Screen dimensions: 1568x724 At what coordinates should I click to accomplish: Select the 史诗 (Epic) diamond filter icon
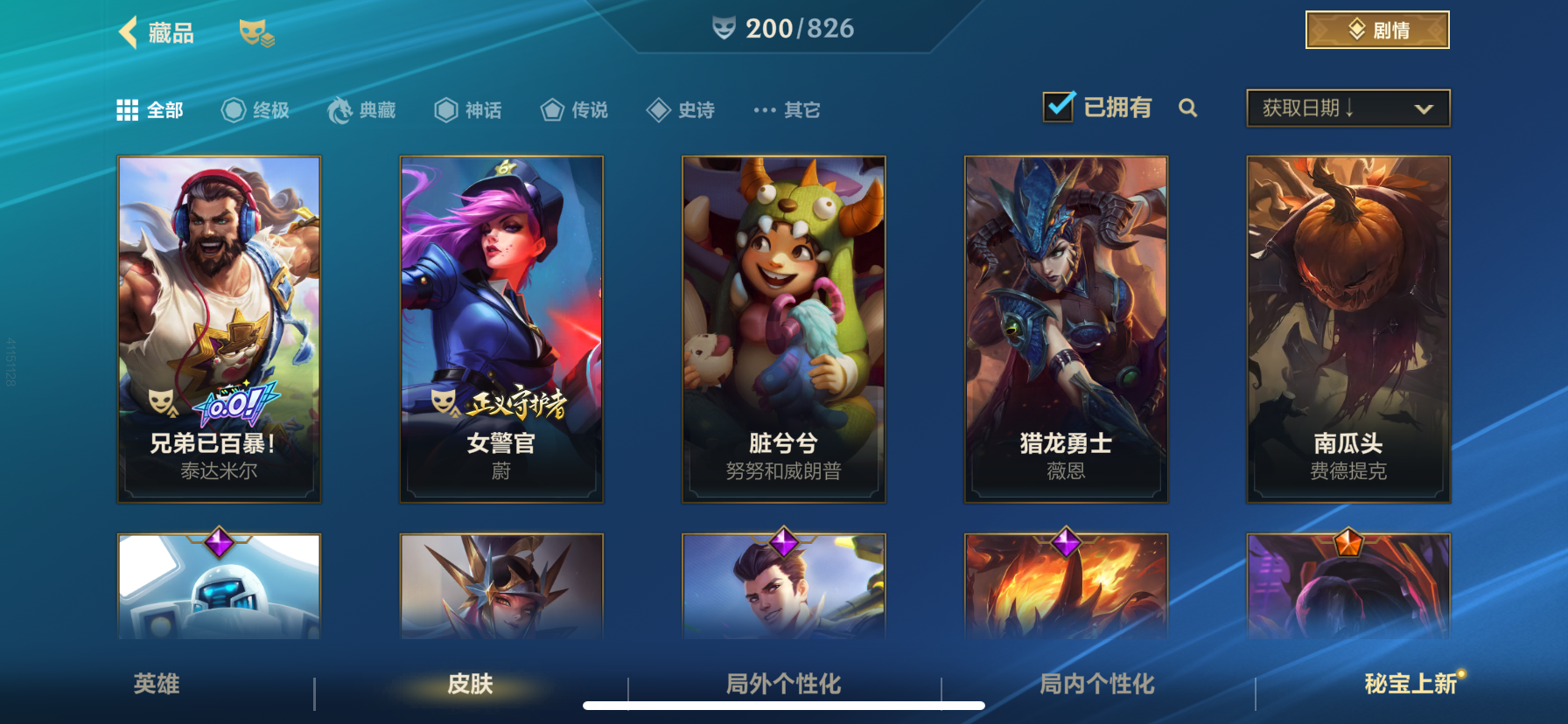(x=658, y=109)
